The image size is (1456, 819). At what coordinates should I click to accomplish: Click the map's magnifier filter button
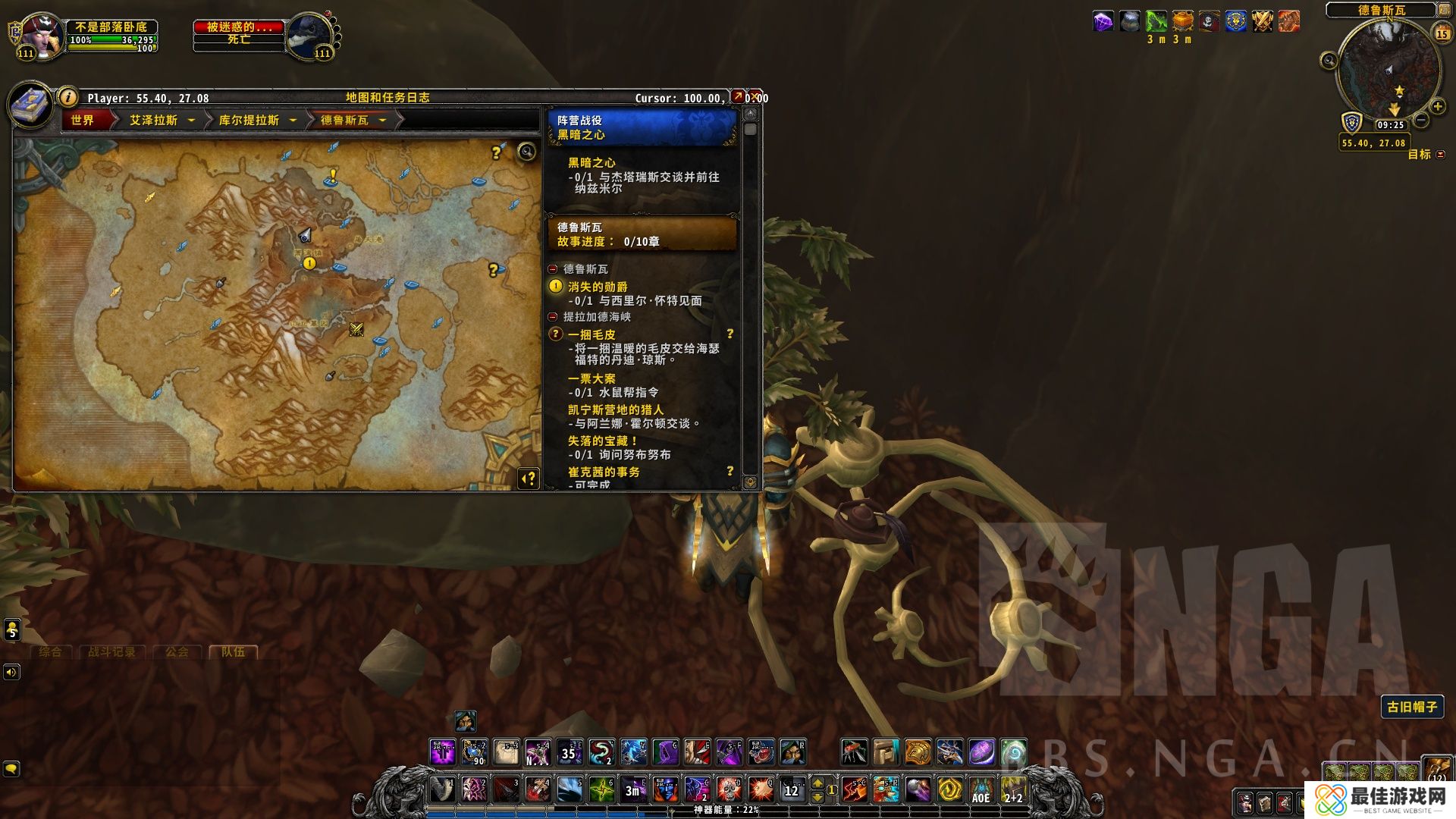(x=526, y=152)
